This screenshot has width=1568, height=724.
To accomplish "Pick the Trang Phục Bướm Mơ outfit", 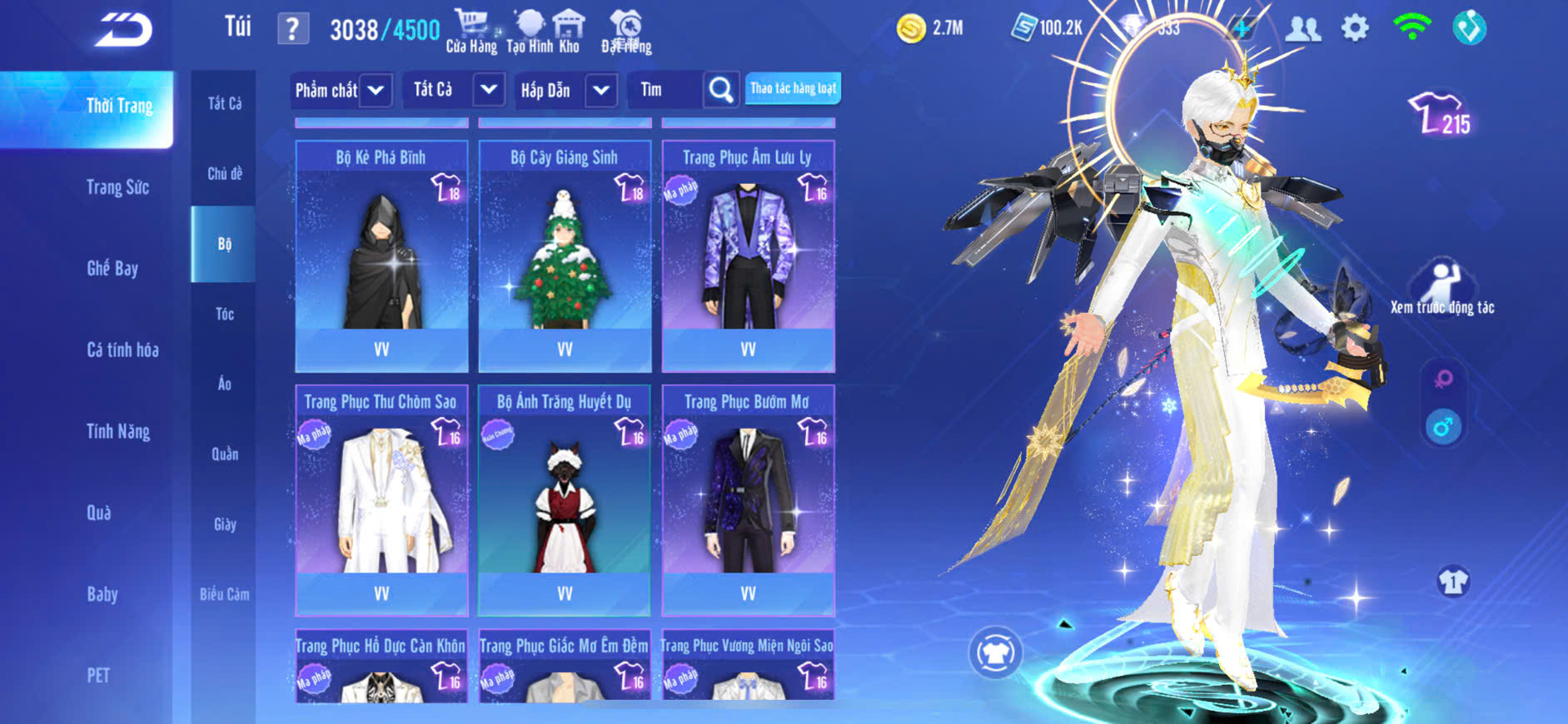I will (x=748, y=499).
